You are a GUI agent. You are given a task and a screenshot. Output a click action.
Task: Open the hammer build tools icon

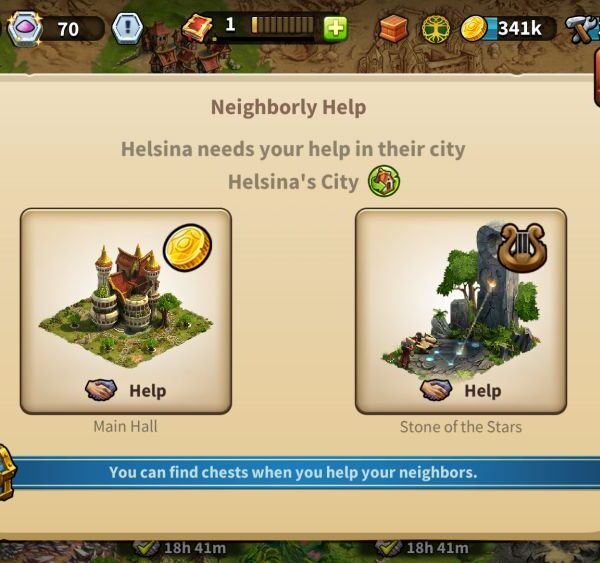582,29
